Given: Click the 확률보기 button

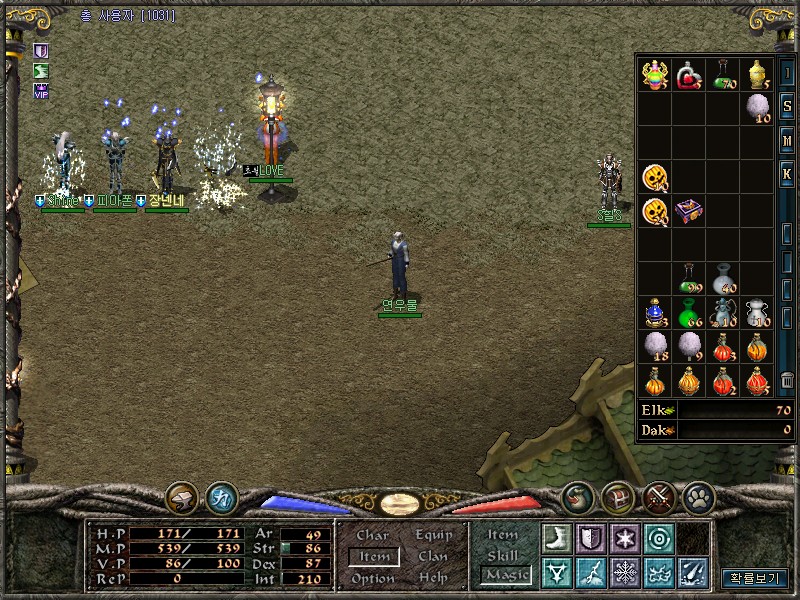Looking at the screenshot, I should tap(755, 578).
